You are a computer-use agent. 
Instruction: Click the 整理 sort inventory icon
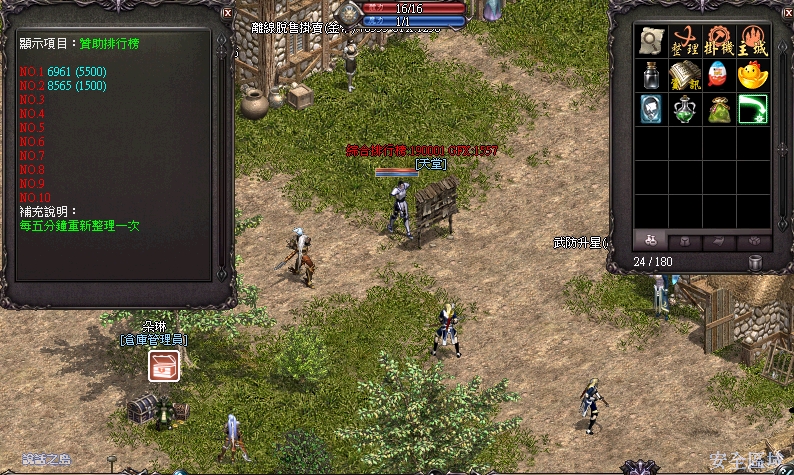pos(687,41)
